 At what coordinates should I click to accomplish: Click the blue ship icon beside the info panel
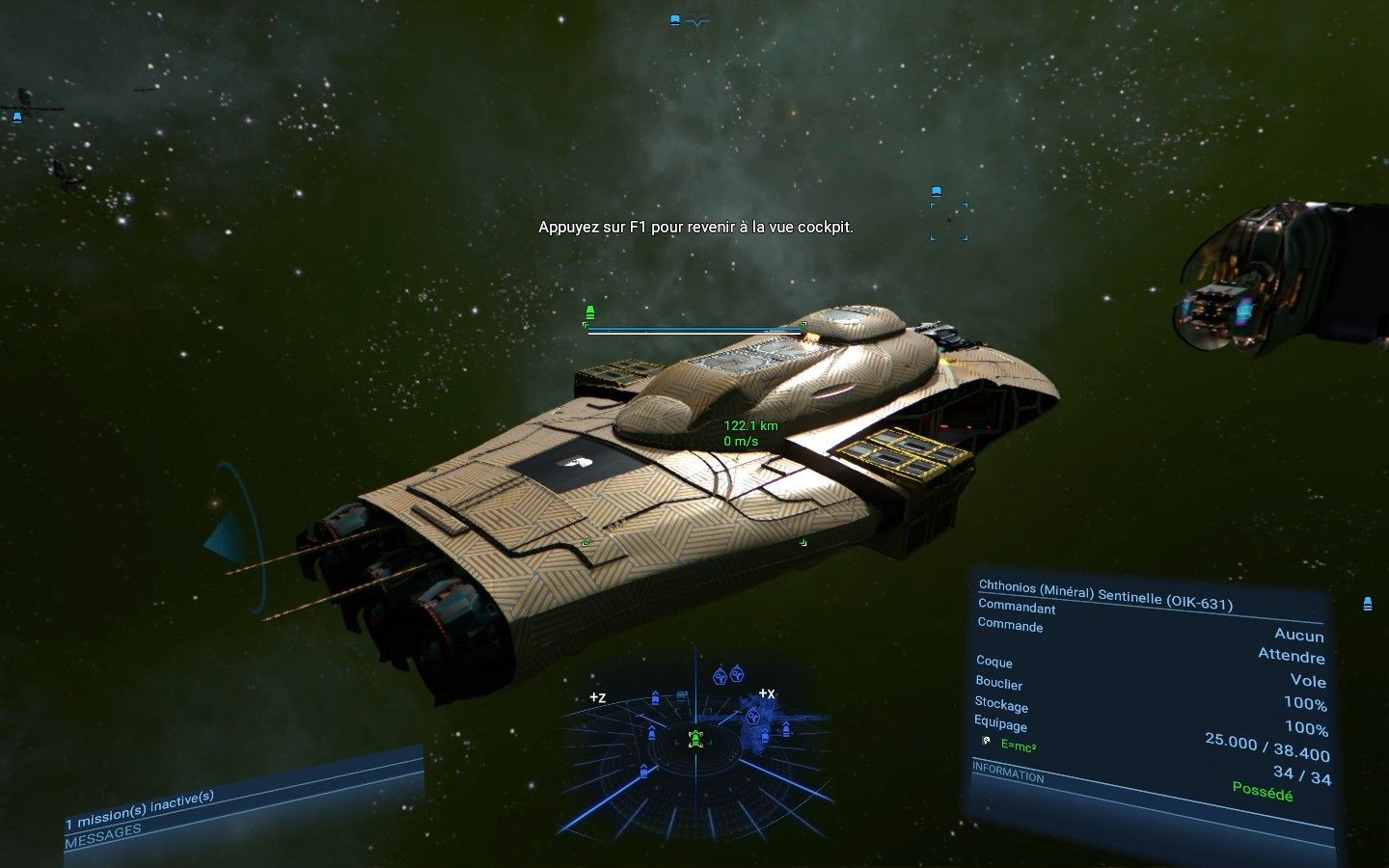(1367, 605)
